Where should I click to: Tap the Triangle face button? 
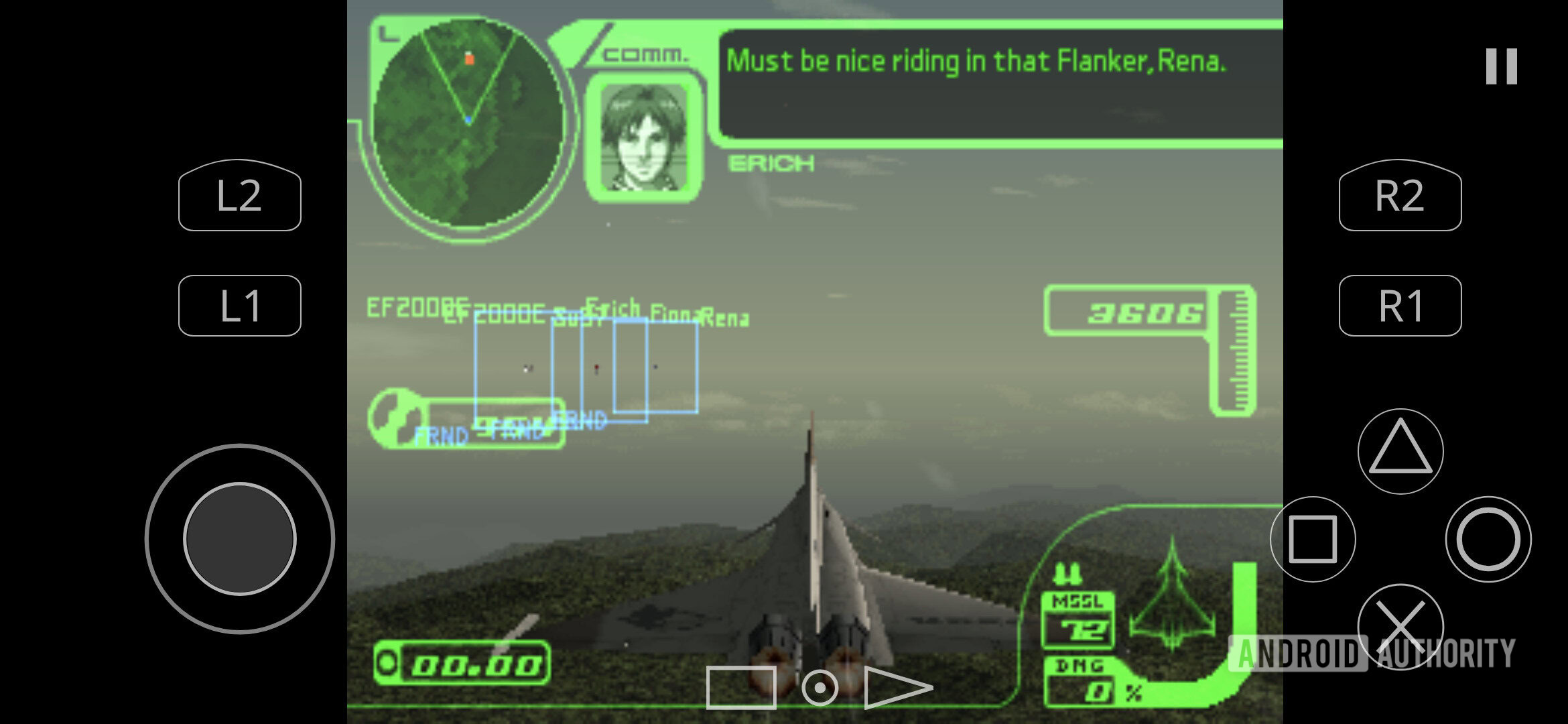pyautogui.click(x=1400, y=452)
